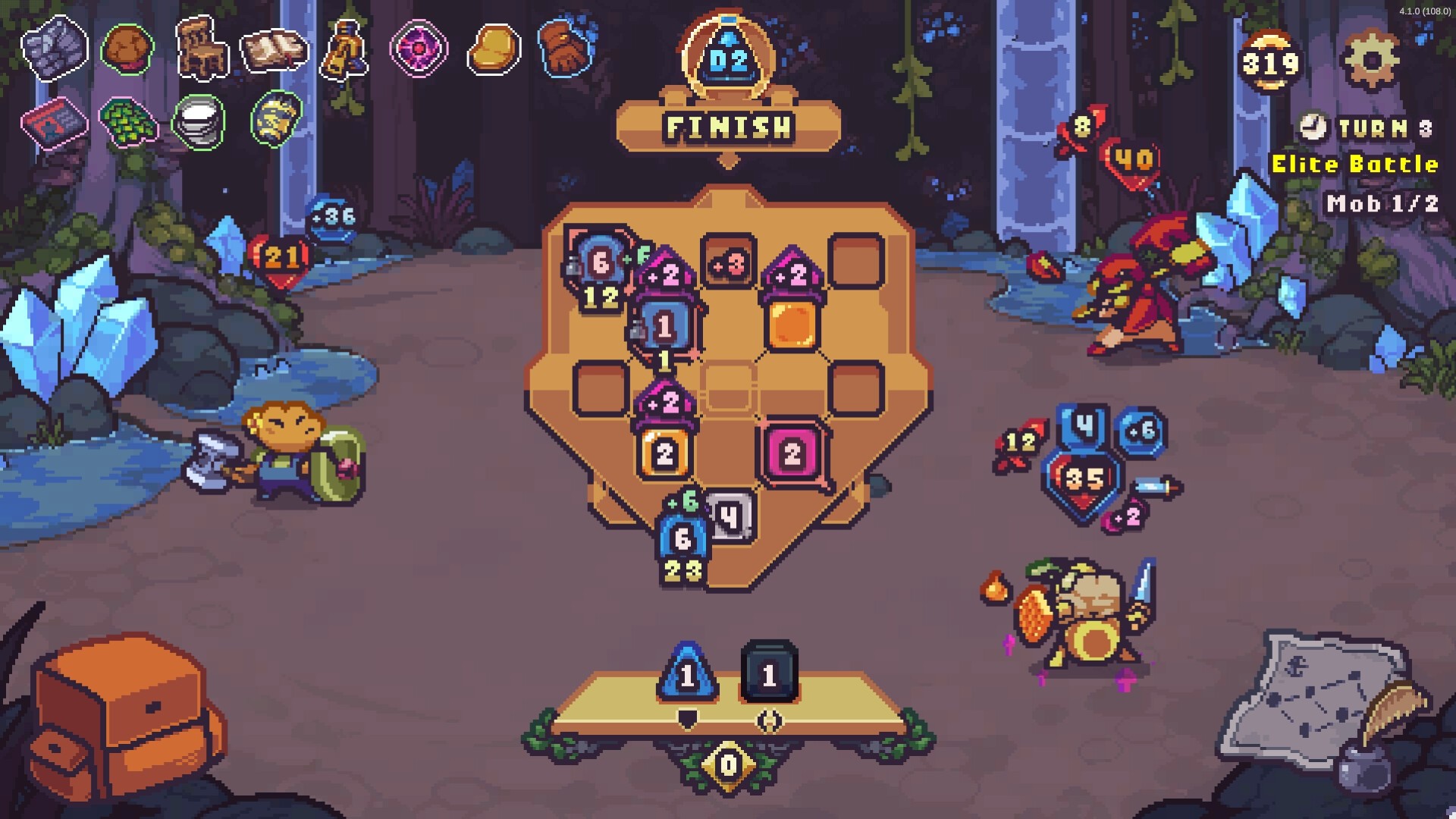Click the D2 die above the board
The image size is (1456, 819).
click(x=730, y=55)
